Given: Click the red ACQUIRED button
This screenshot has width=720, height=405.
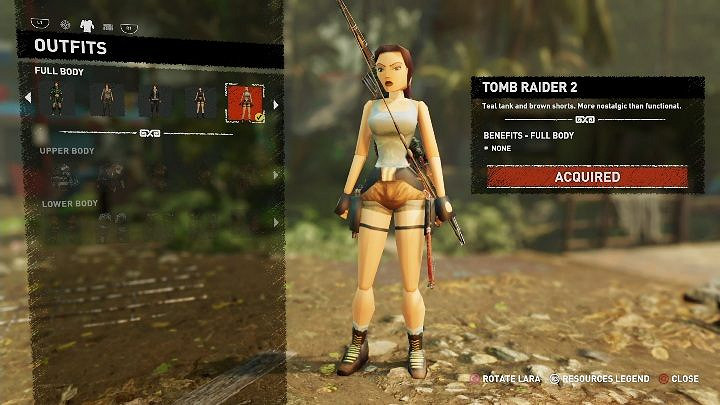Looking at the screenshot, I should click(x=587, y=177).
